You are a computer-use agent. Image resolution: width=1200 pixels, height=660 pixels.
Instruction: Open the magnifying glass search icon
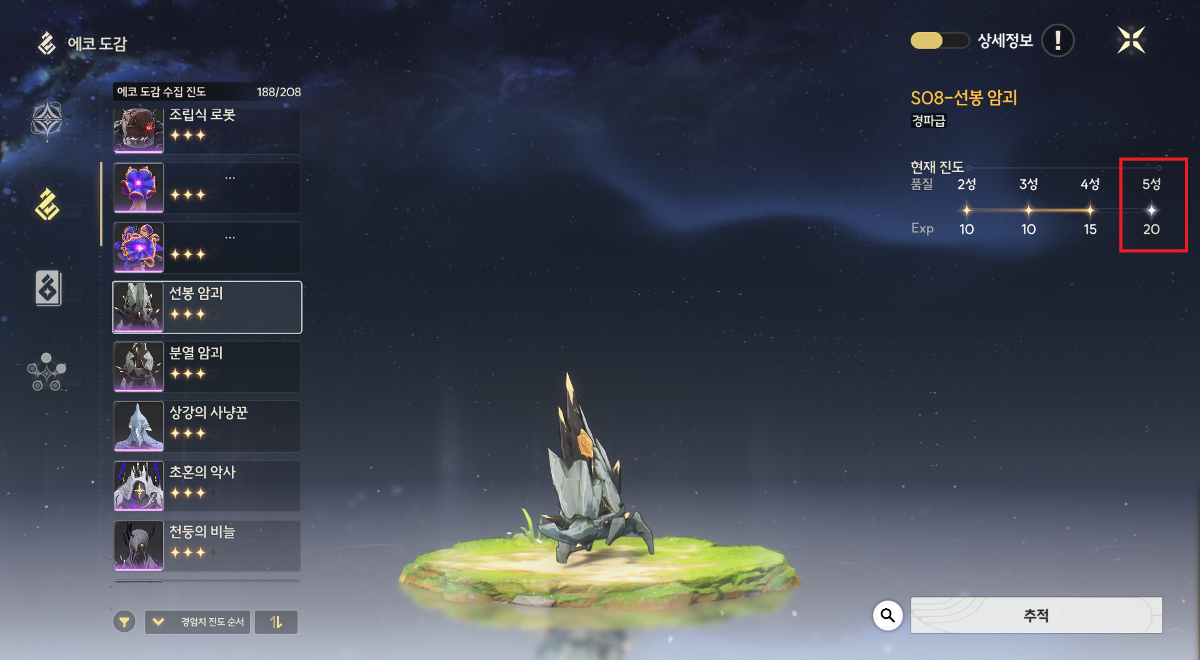[888, 615]
